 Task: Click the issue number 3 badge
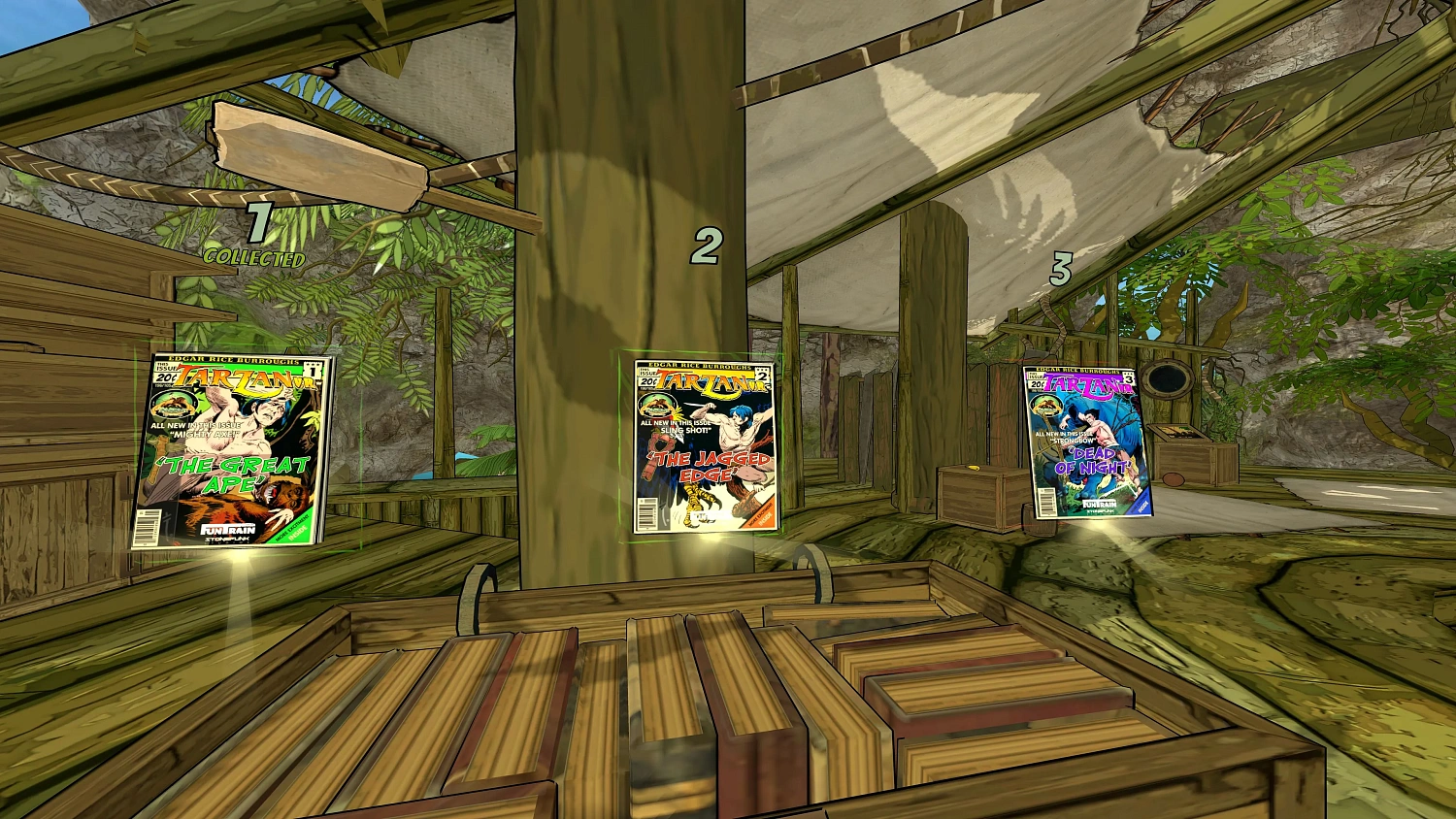pyautogui.click(x=1129, y=380)
